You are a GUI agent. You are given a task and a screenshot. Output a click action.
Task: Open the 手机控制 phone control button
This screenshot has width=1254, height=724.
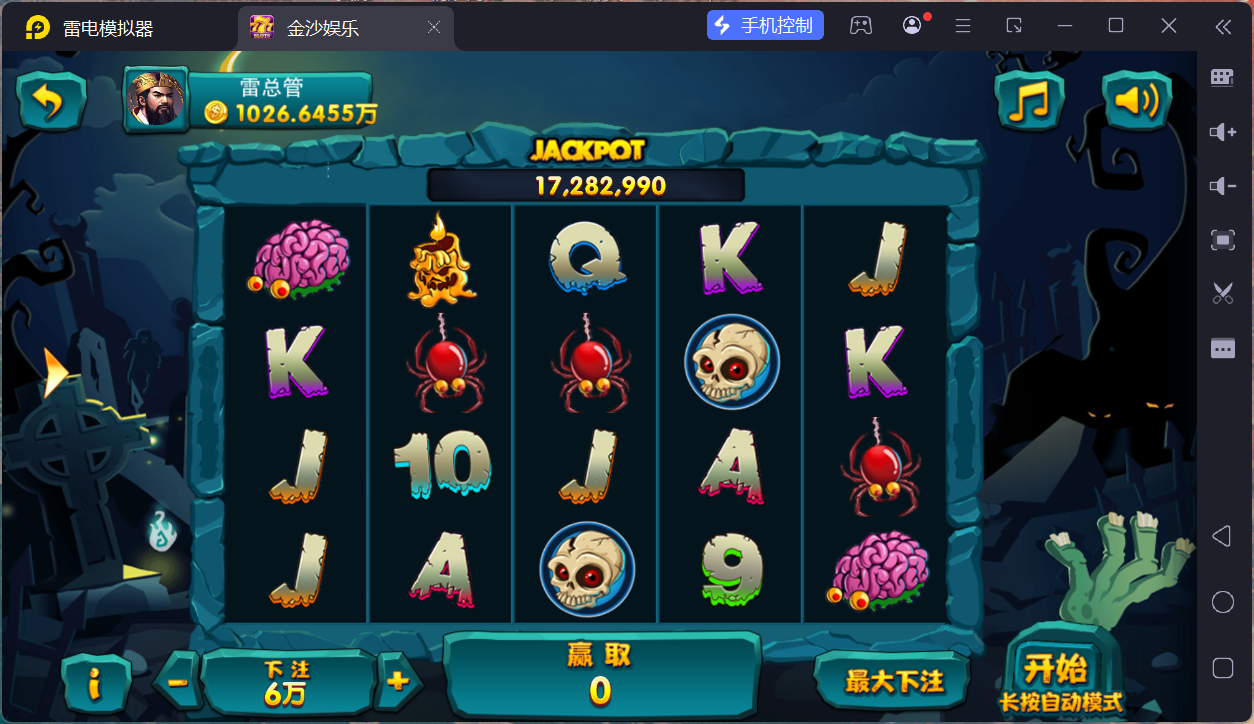click(x=765, y=26)
